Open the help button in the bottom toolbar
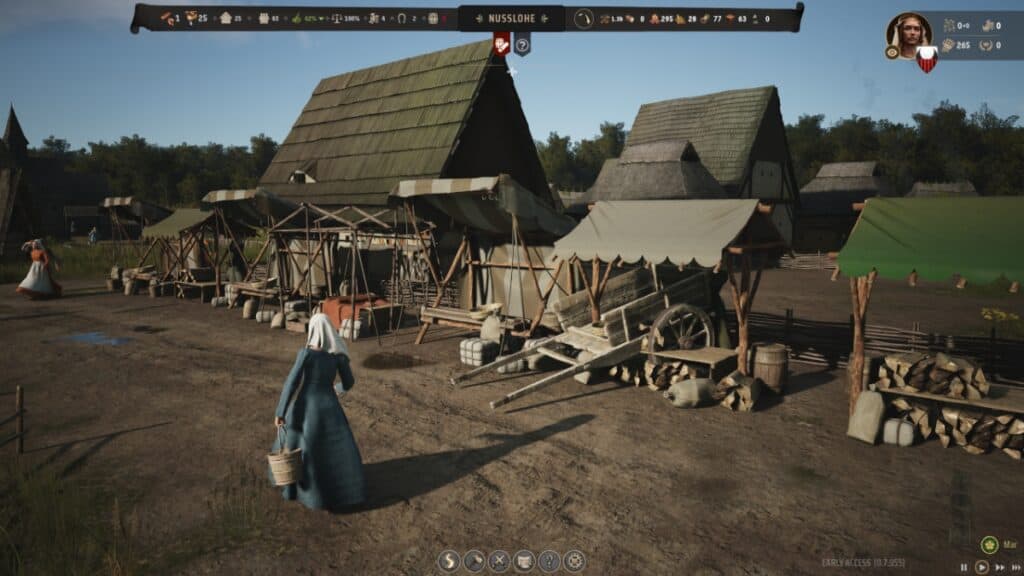Image resolution: width=1024 pixels, height=576 pixels. [549, 561]
